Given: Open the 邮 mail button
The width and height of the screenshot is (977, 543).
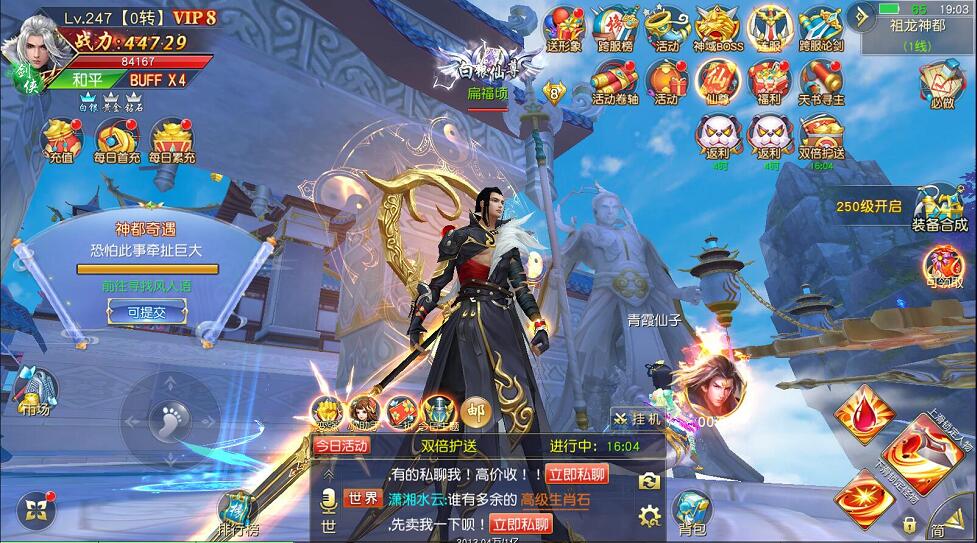Looking at the screenshot, I should tap(474, 410).
